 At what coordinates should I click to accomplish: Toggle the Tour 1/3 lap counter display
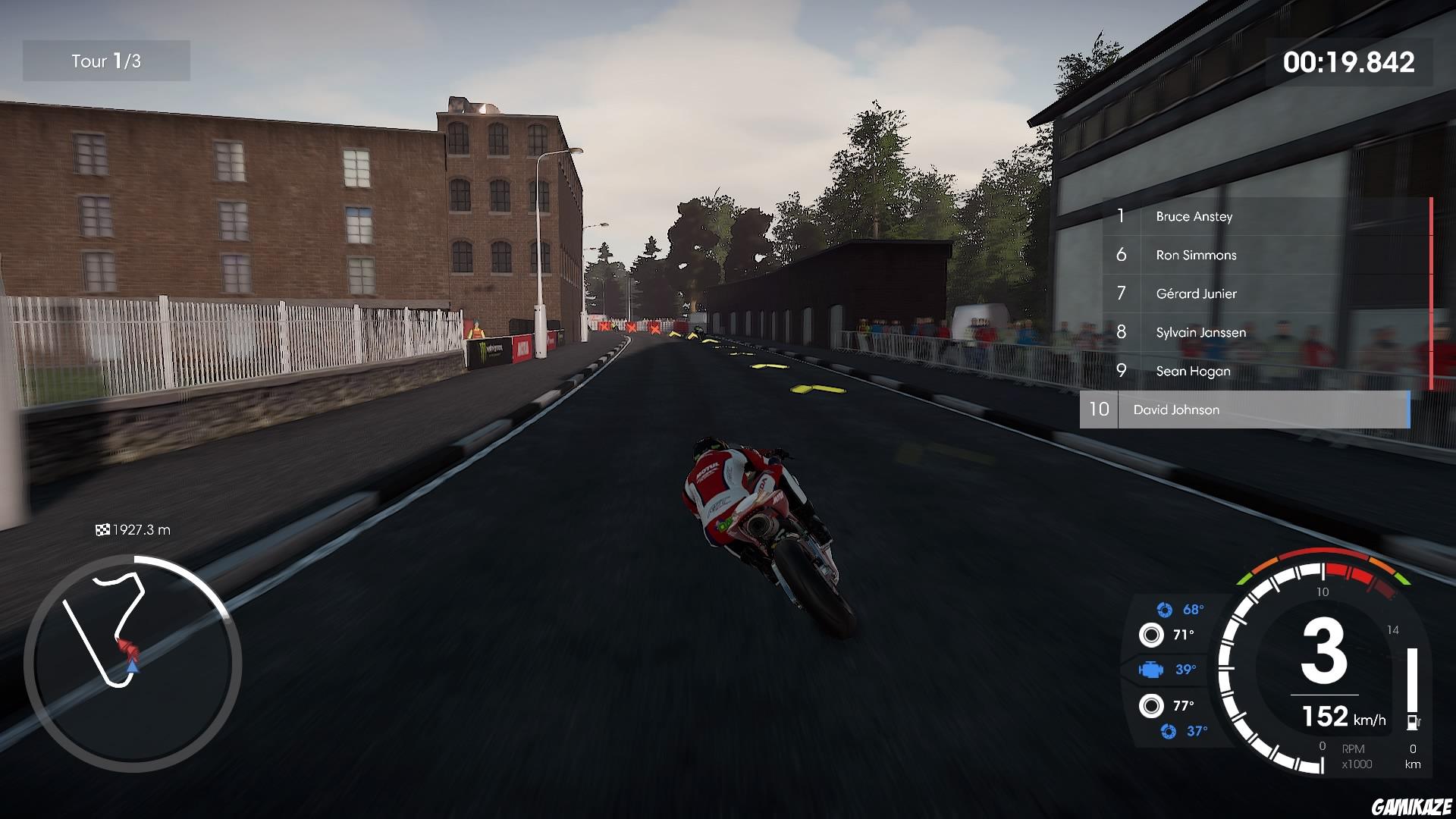(x=106, y=61)
